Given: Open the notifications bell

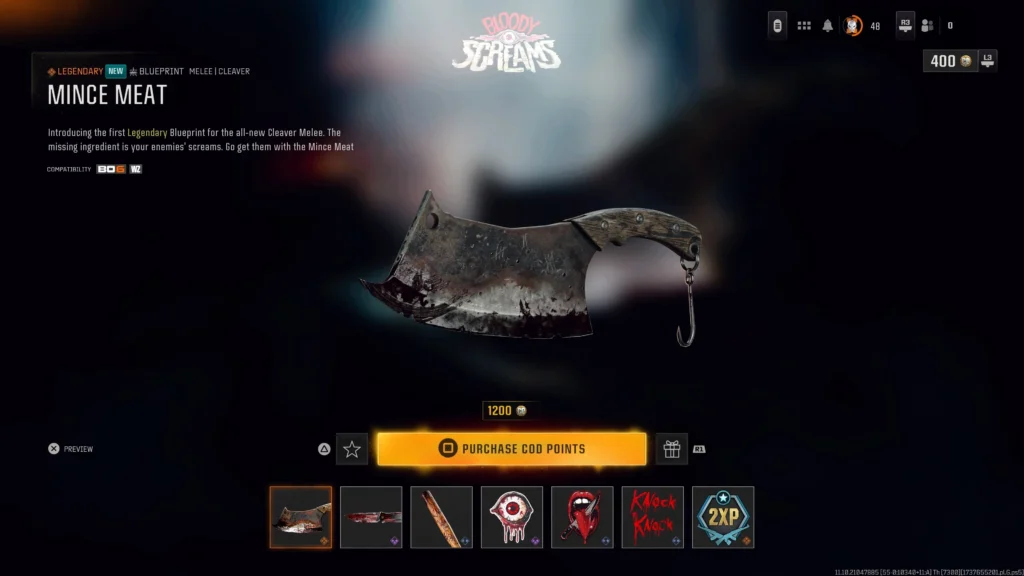Looking at the screenshot, I should point(828,26).
